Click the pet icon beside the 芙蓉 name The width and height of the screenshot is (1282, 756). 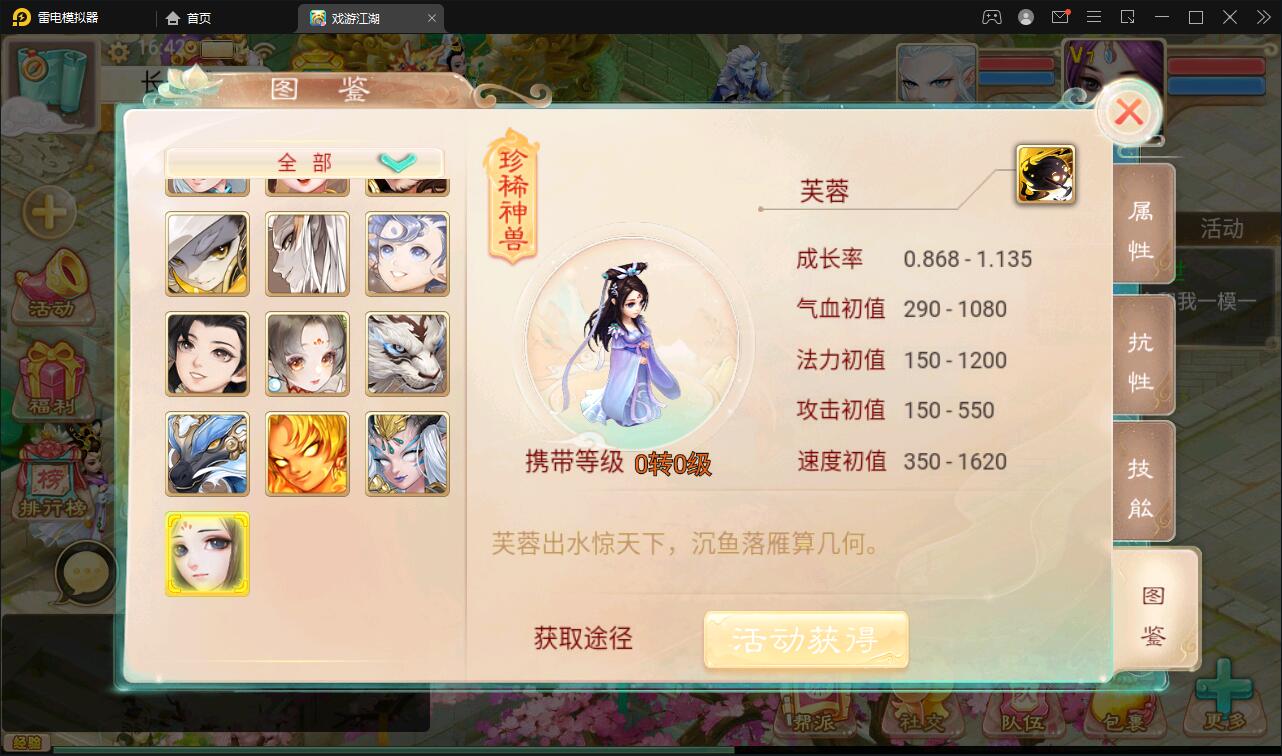(1044, 172)
